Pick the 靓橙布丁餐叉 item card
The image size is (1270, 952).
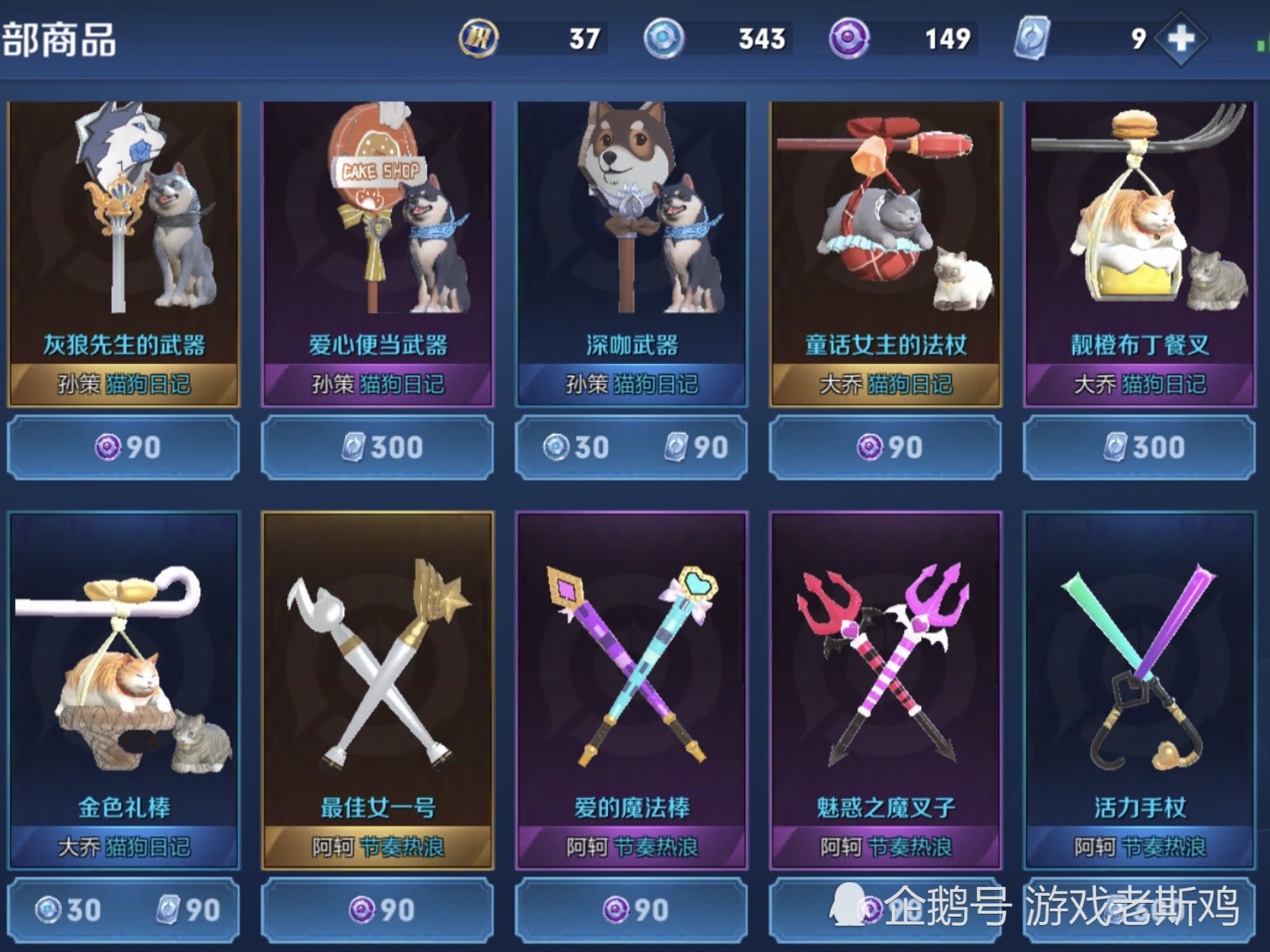tap(1140, 253)
